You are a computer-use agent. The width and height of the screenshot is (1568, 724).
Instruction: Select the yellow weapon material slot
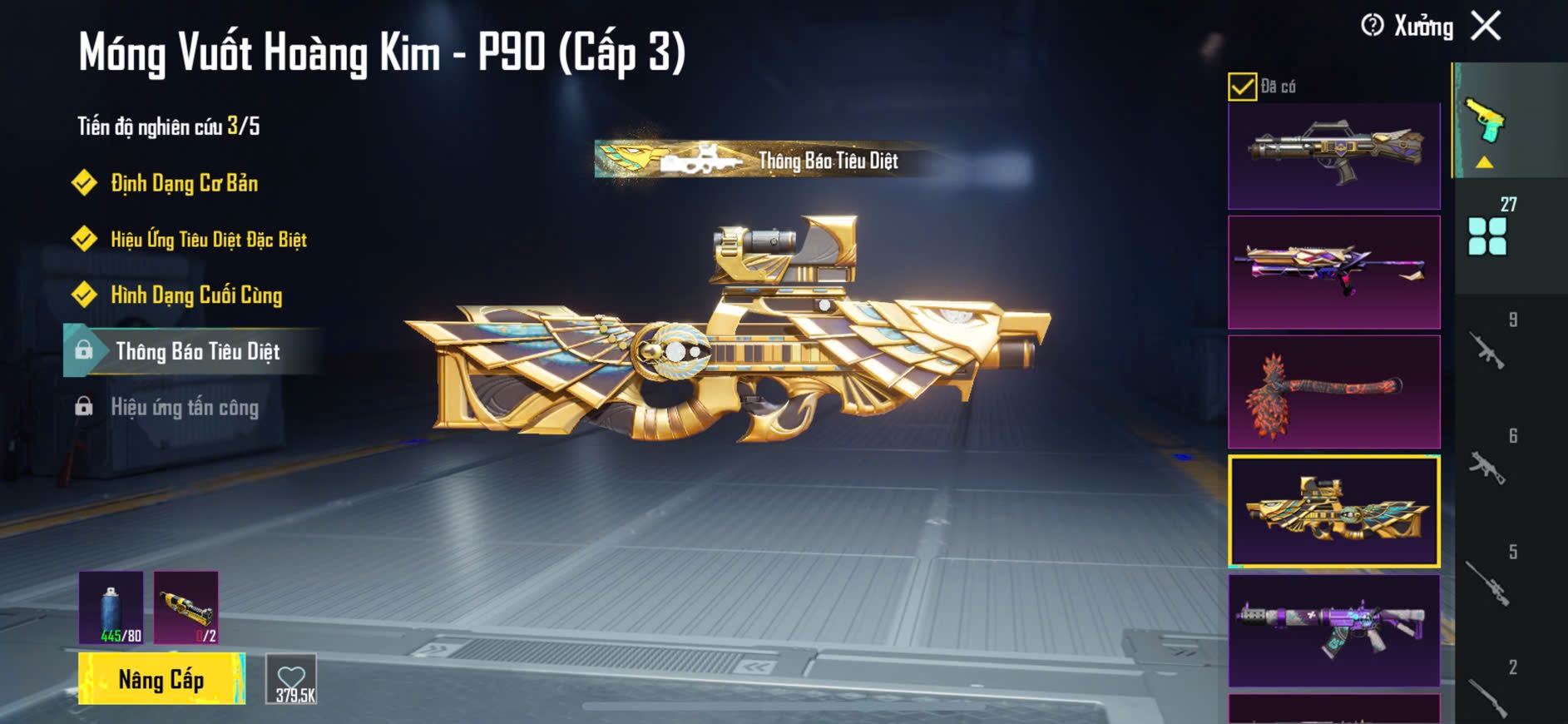(186, 607)
